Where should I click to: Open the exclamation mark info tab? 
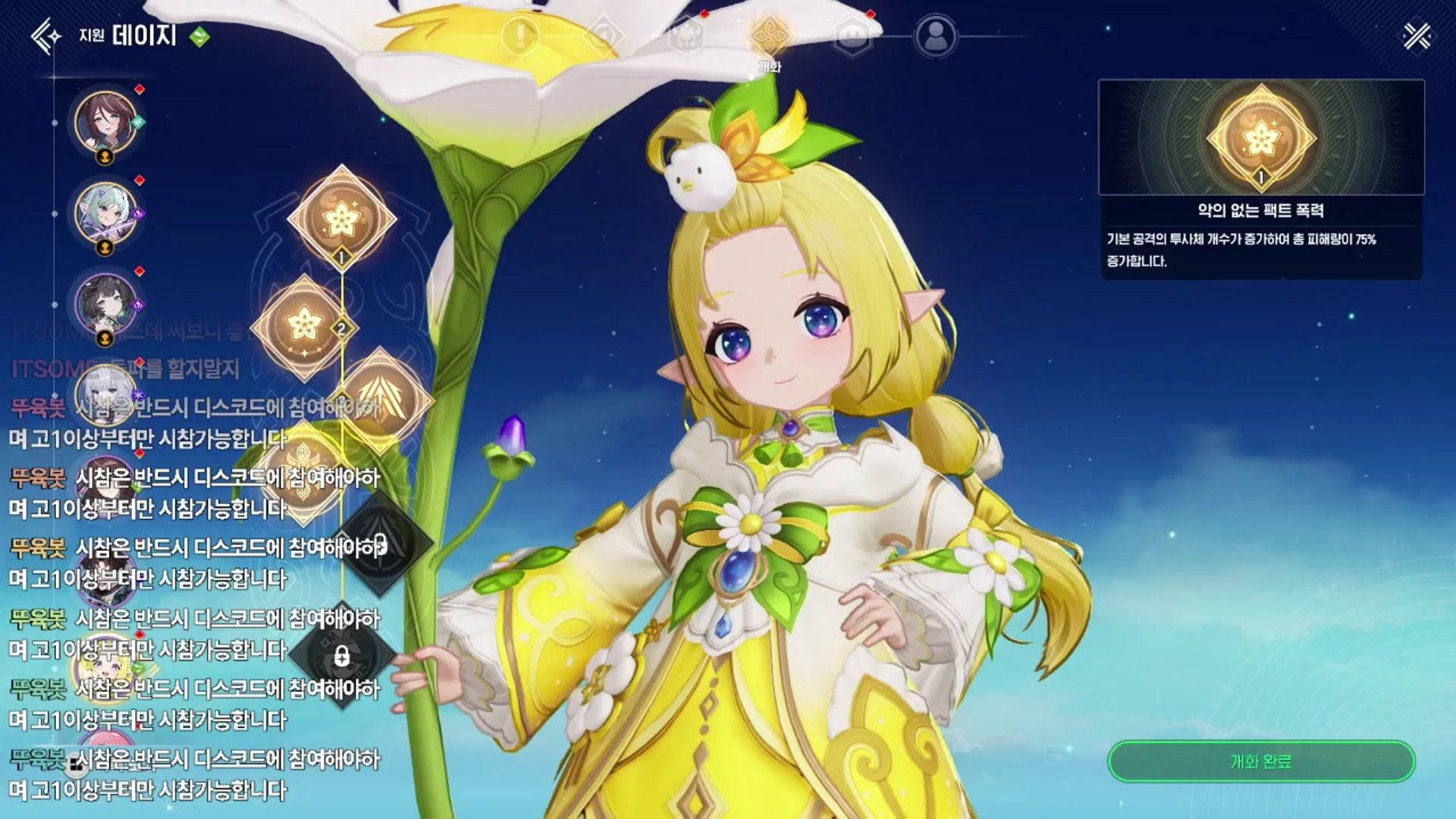point(519,36)
